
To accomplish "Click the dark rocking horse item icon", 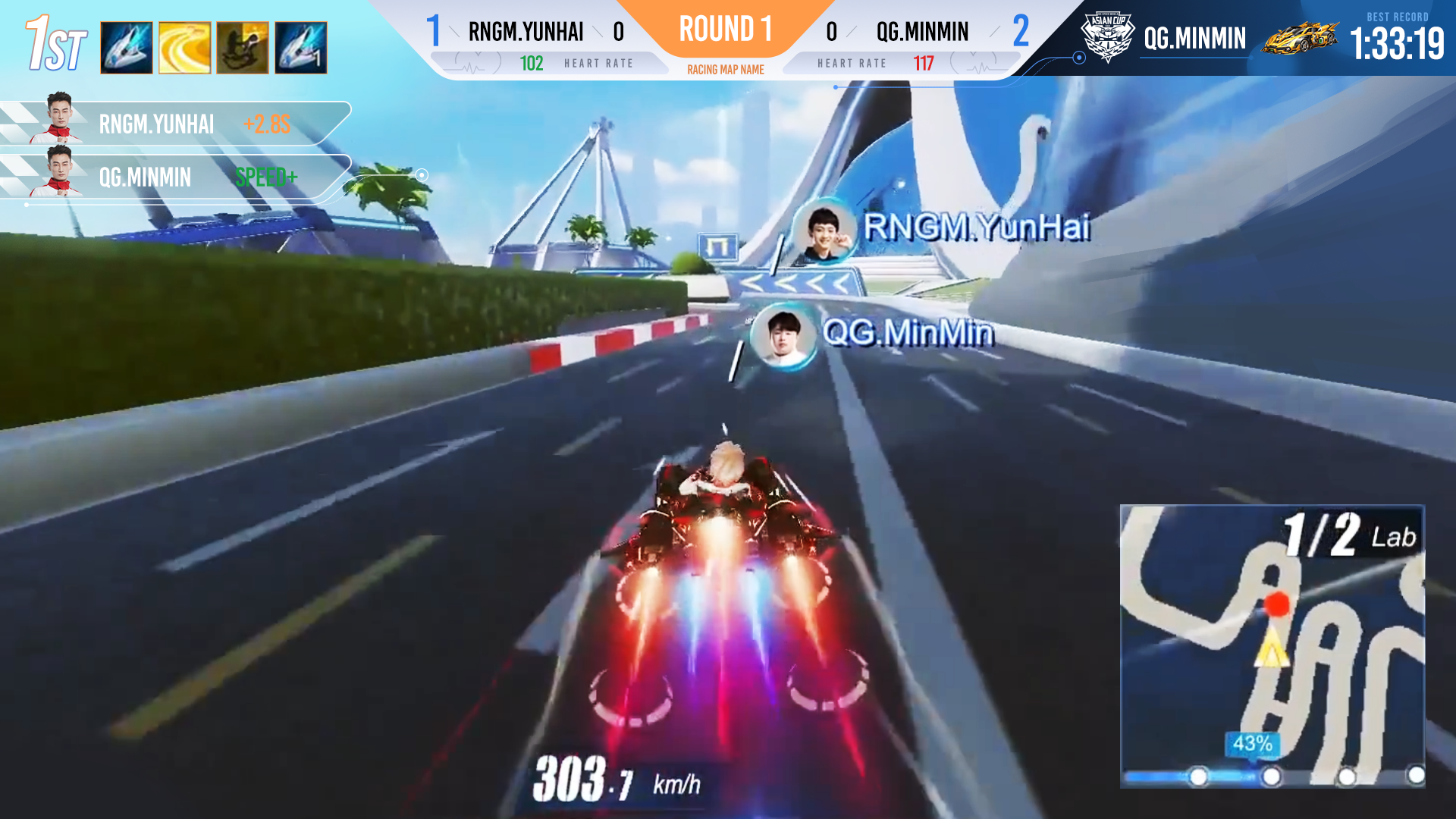I will [x=243, y=48].
